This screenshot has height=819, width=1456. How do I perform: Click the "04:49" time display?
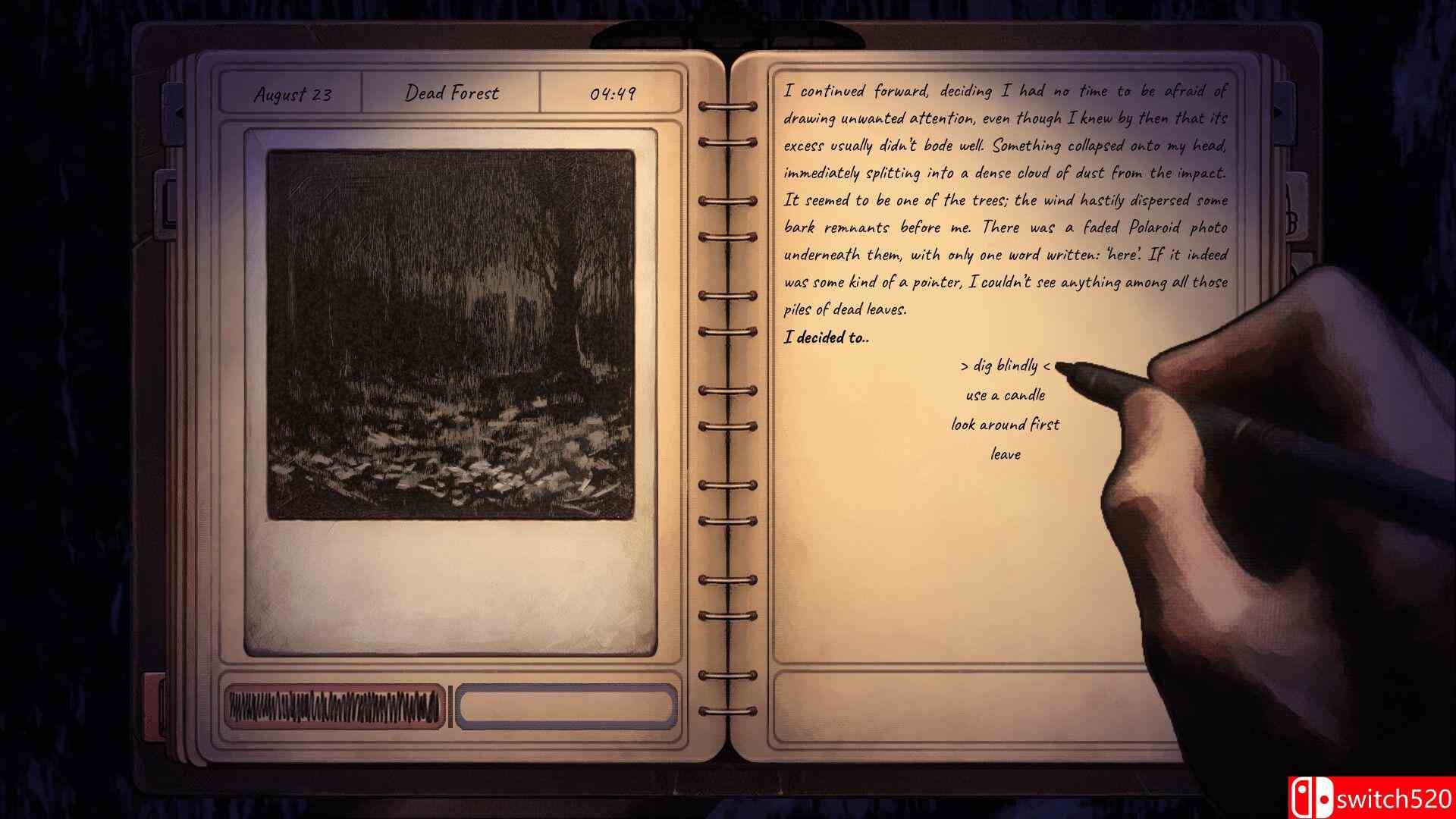614,93
